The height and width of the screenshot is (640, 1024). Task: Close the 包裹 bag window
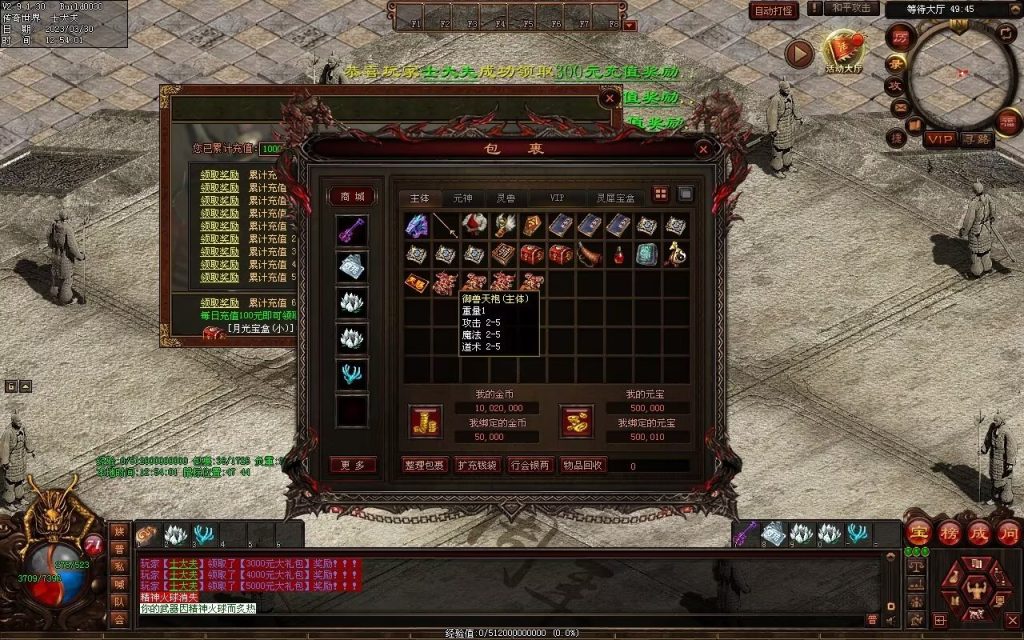703,149
